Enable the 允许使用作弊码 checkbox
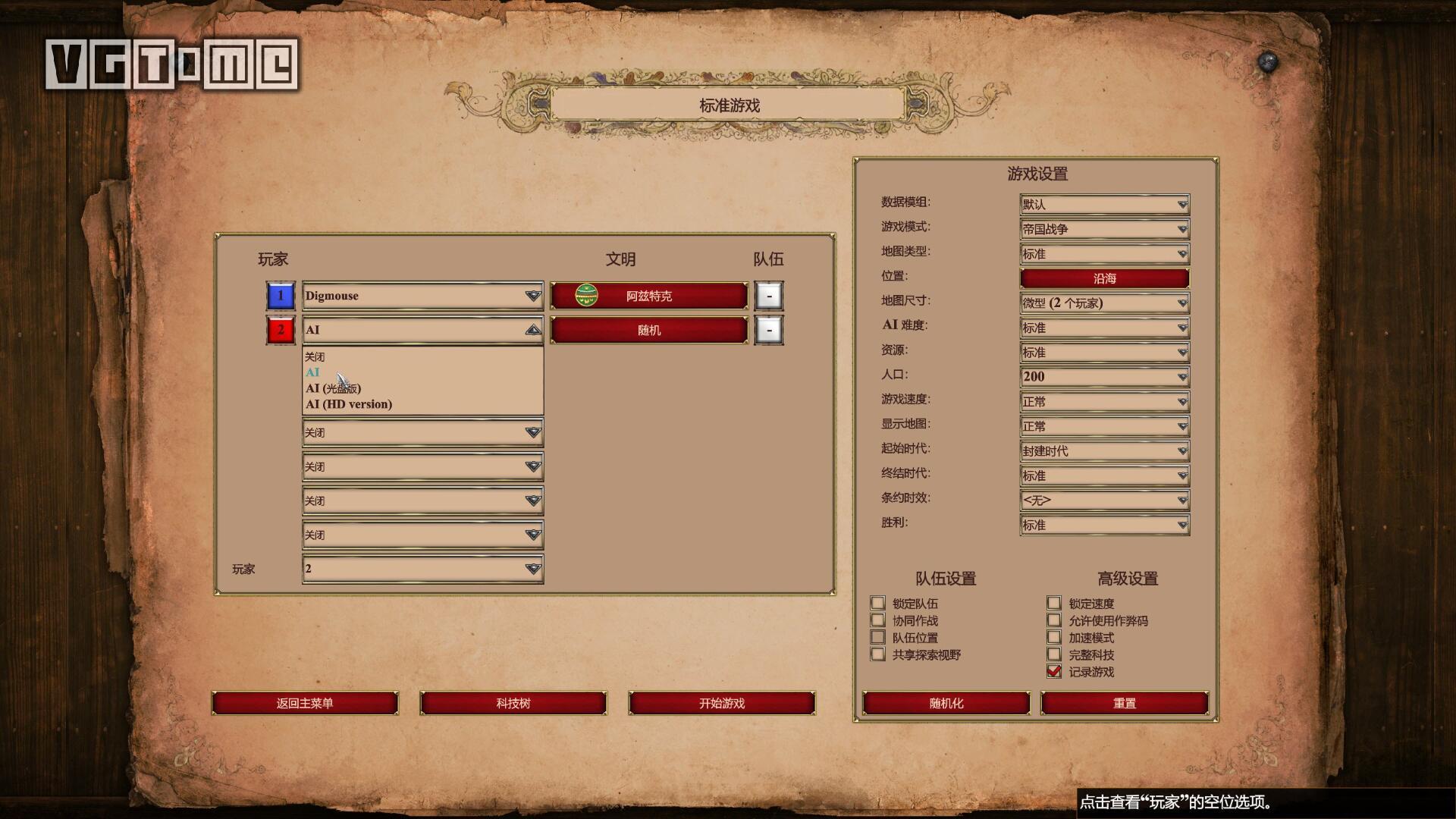Viewport: 1456px width, 819px height. pos(1053,620)
